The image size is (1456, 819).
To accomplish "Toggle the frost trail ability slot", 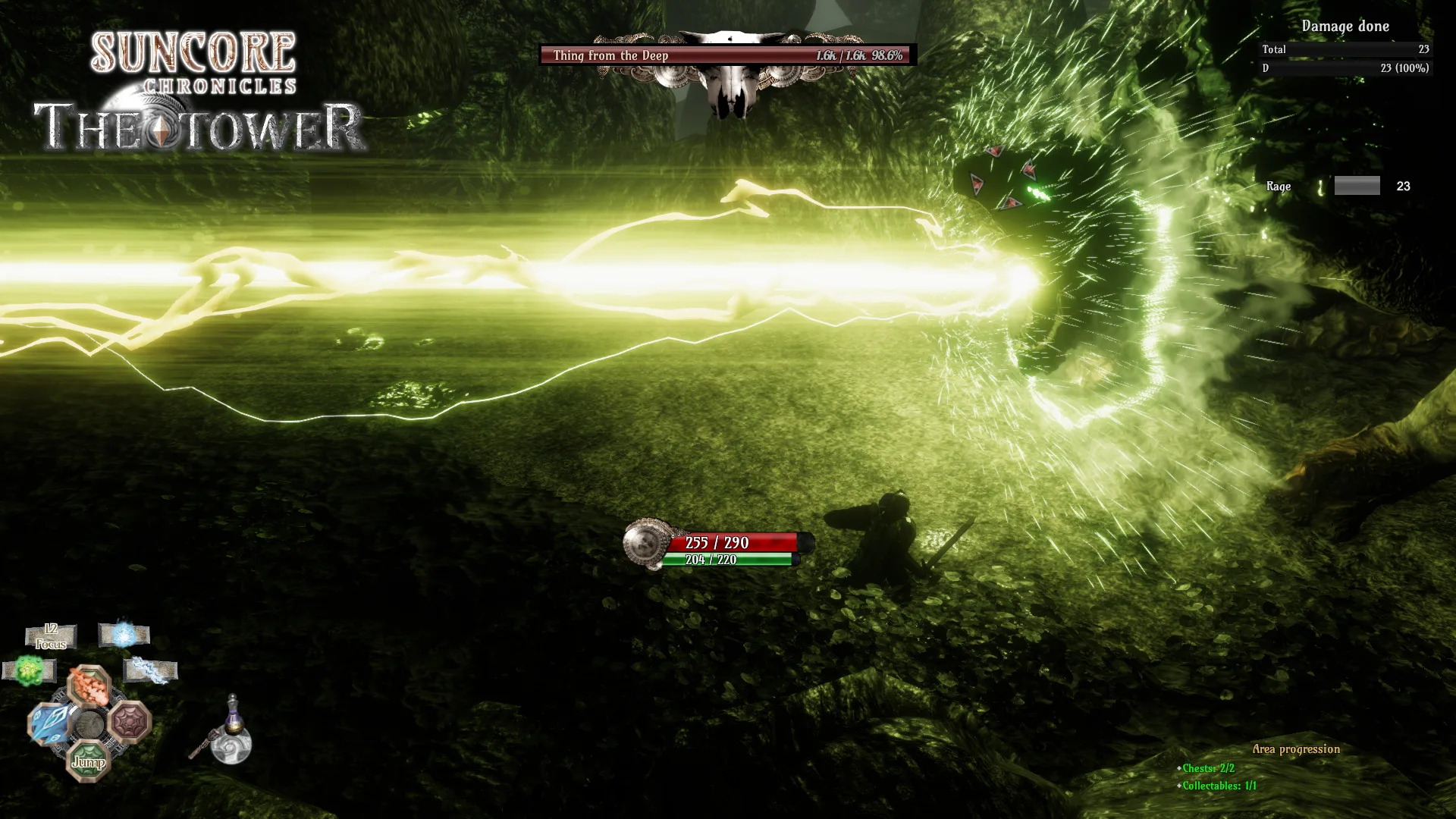I will coord(149,670).
